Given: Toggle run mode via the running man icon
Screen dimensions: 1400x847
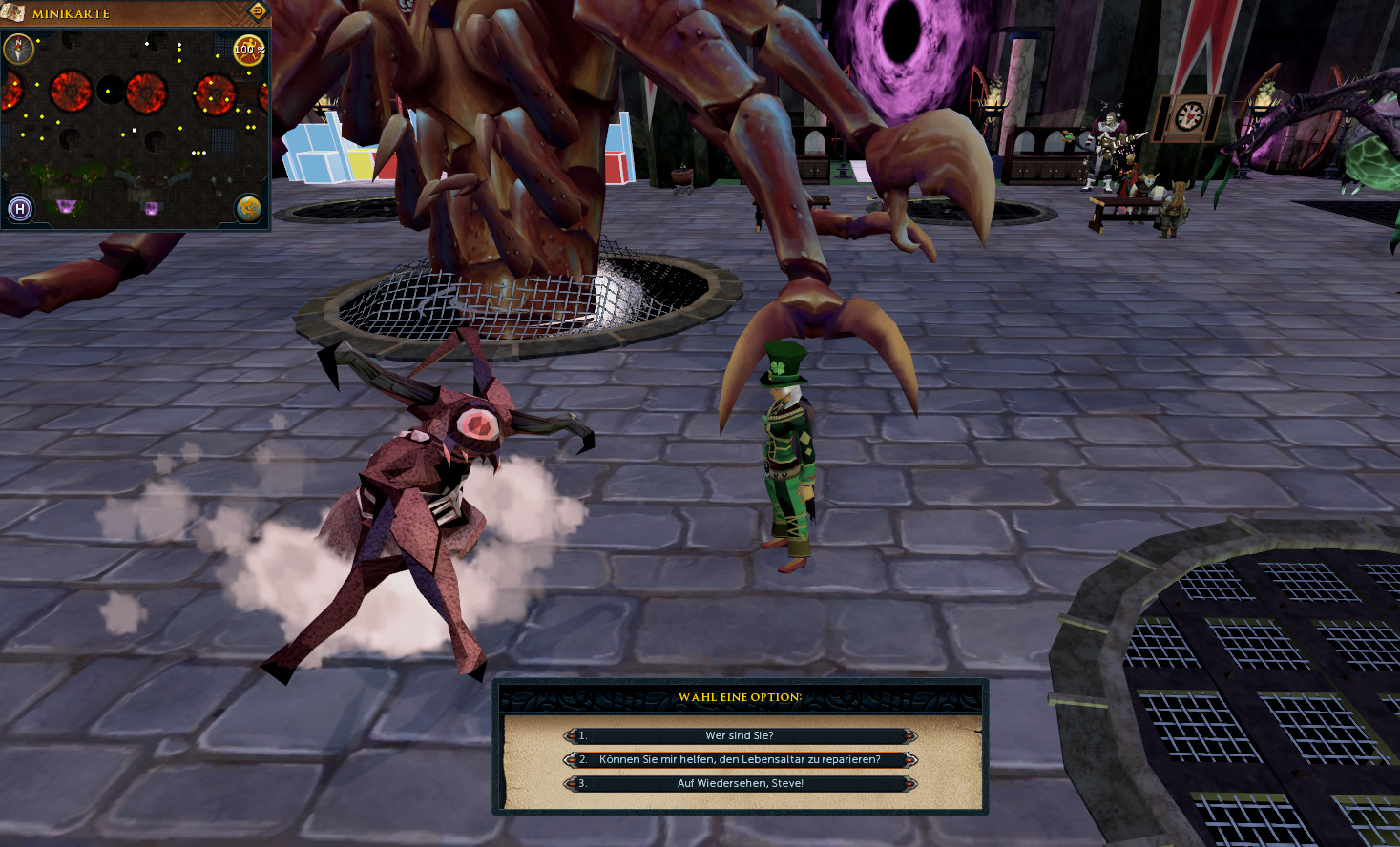Looking at the screenshot, I should [248, 50].
